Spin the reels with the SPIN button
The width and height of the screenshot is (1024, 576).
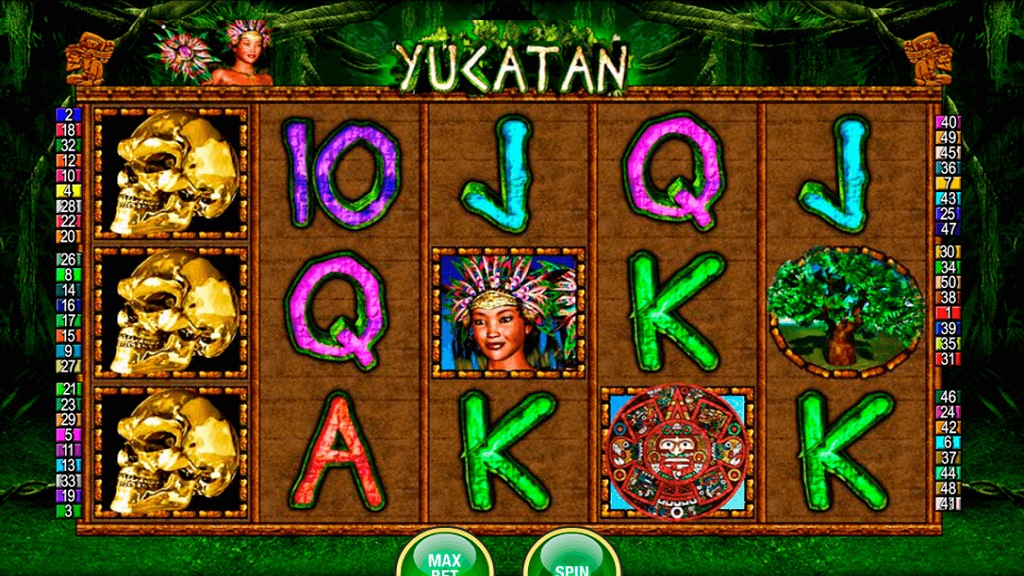[x=571, y=558]
